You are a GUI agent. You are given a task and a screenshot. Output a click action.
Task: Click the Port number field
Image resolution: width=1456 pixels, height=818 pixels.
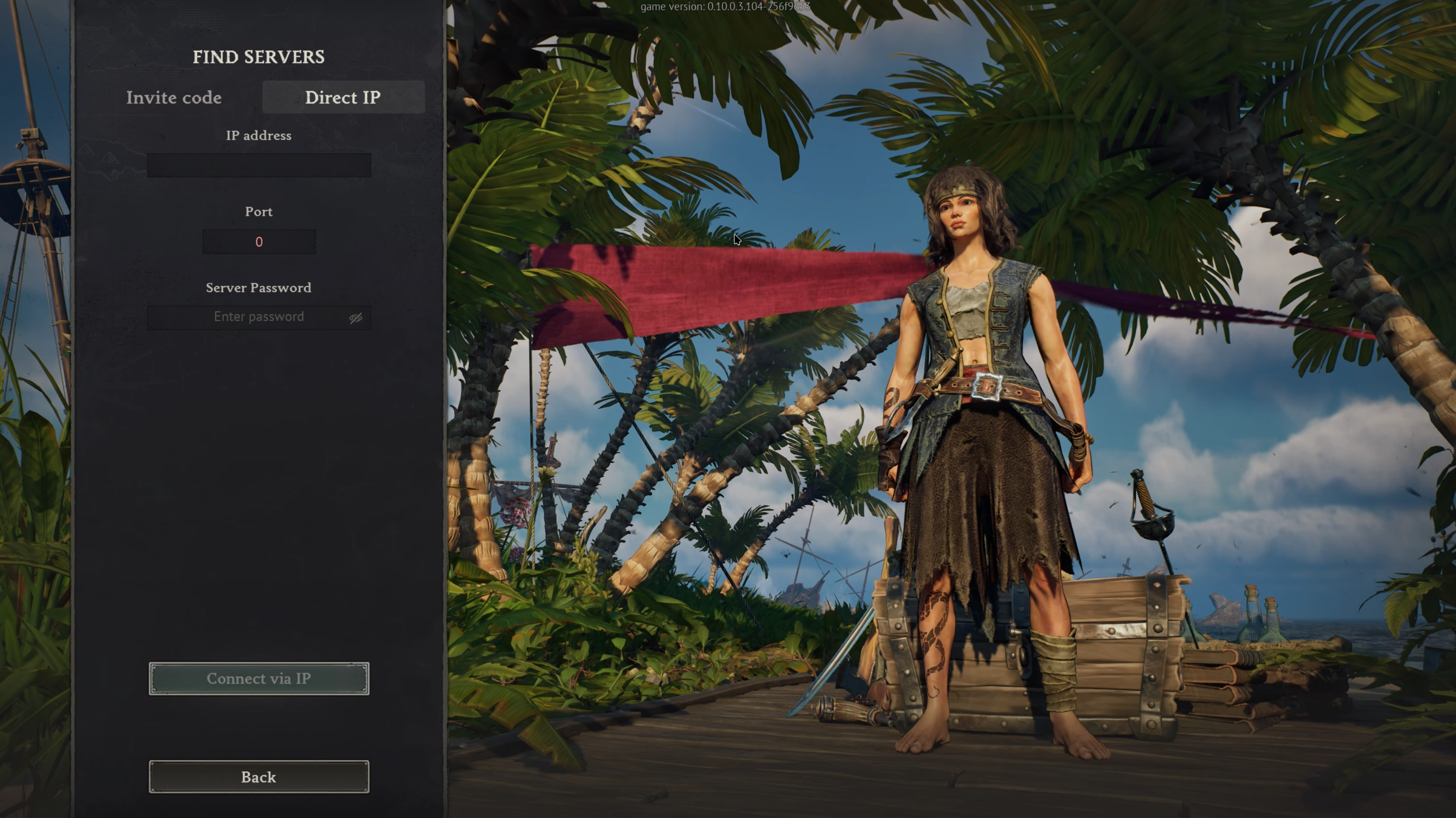[259, 242]
